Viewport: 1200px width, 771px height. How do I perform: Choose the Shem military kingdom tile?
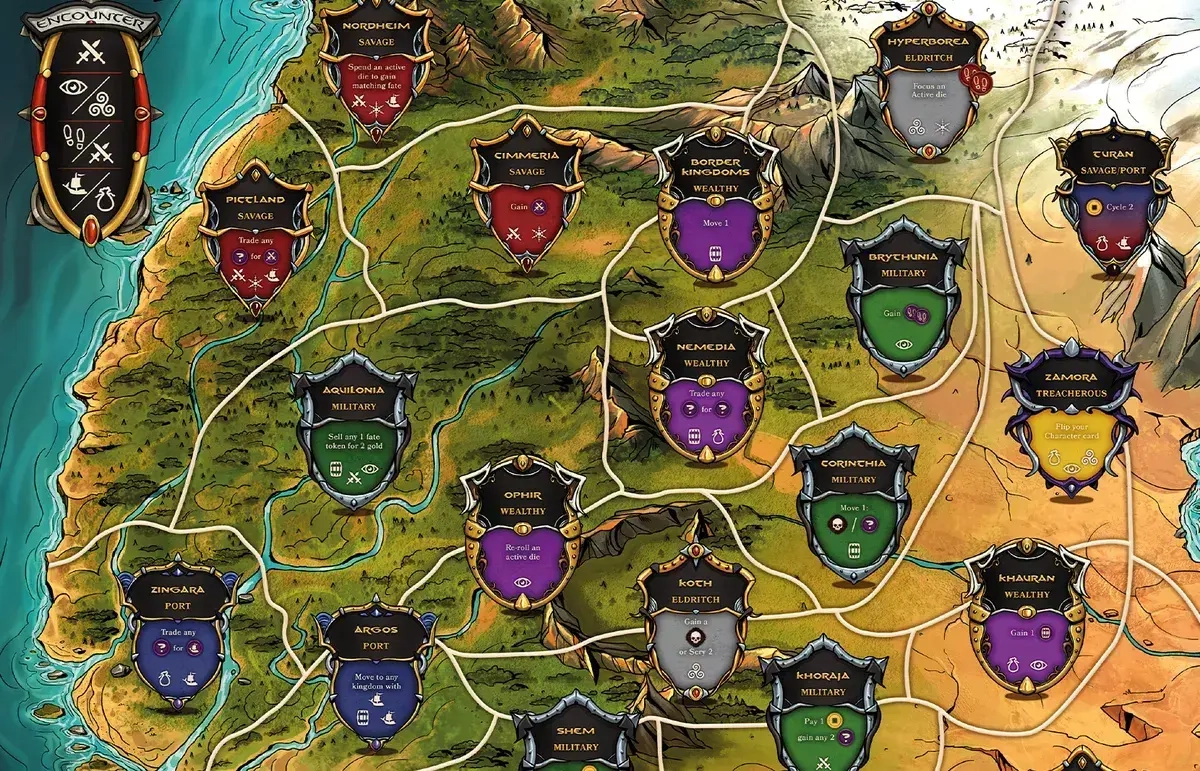tap(575, 740)
